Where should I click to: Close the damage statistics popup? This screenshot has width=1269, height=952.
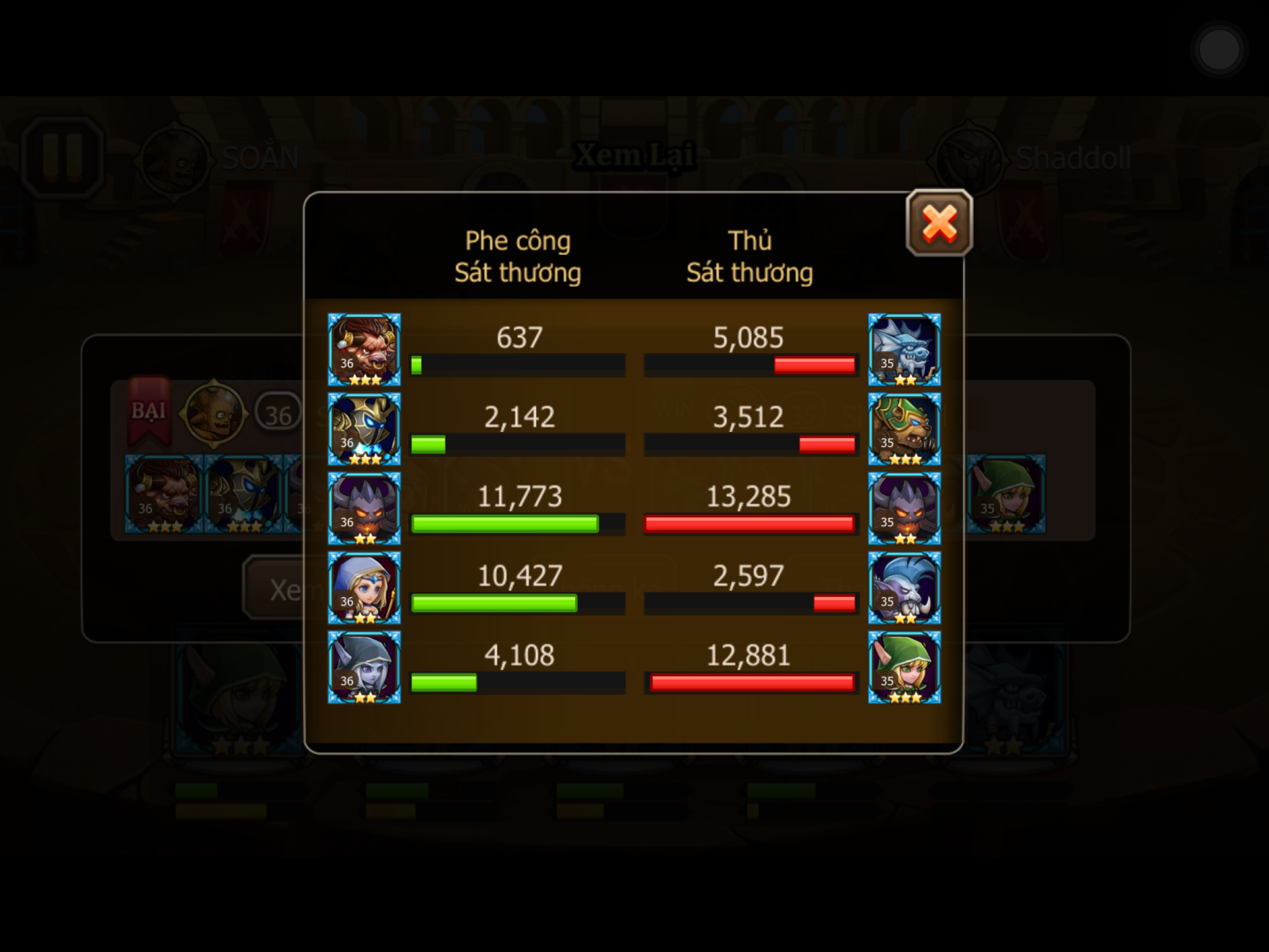pos(939,223)
